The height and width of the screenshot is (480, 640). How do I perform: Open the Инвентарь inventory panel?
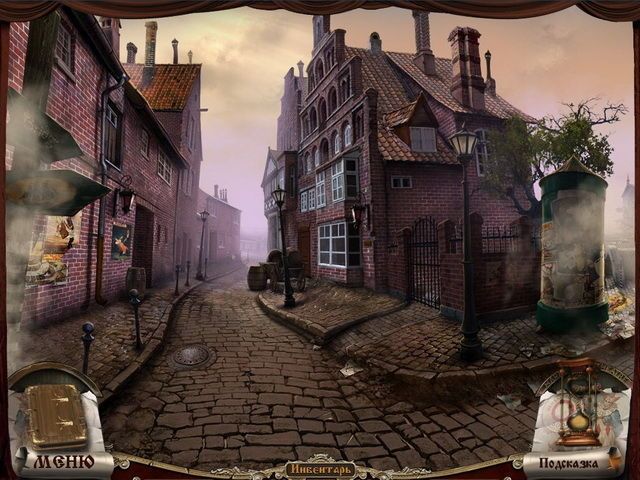tap(320, 468)
